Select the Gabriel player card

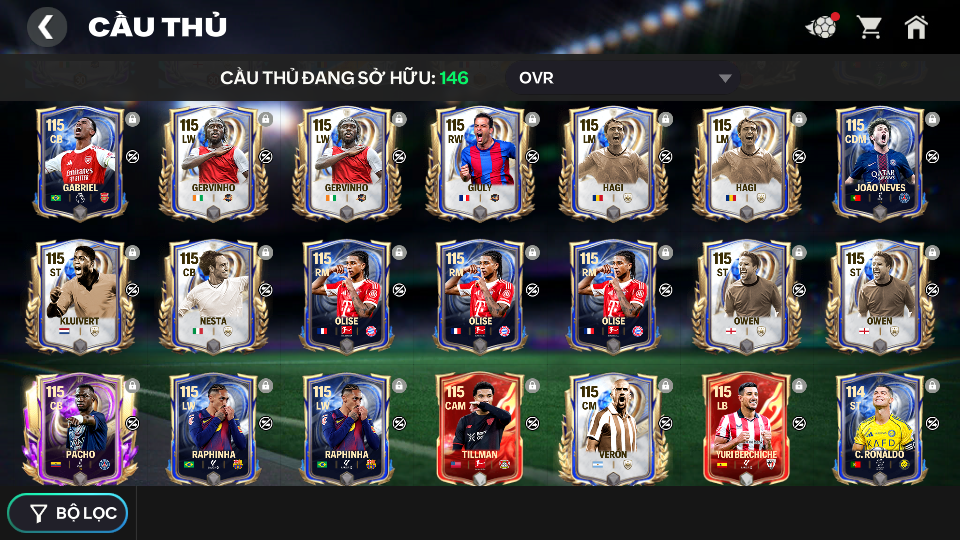point(80,160)
